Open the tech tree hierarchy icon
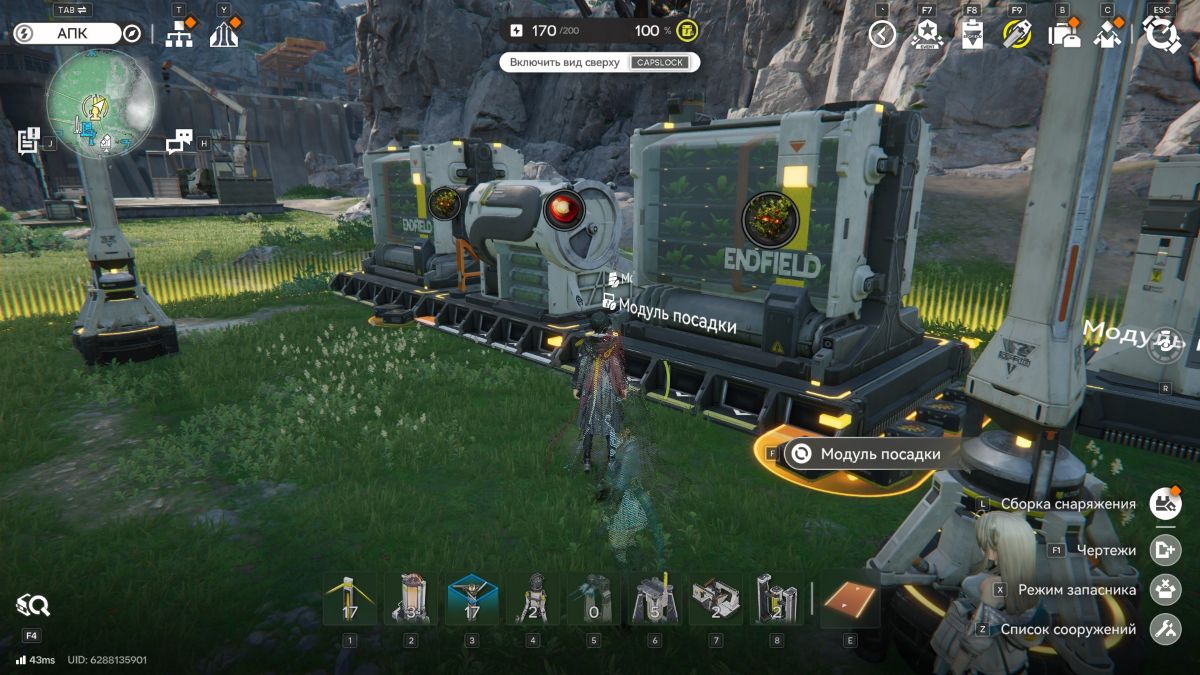 [x=179, y=35]
